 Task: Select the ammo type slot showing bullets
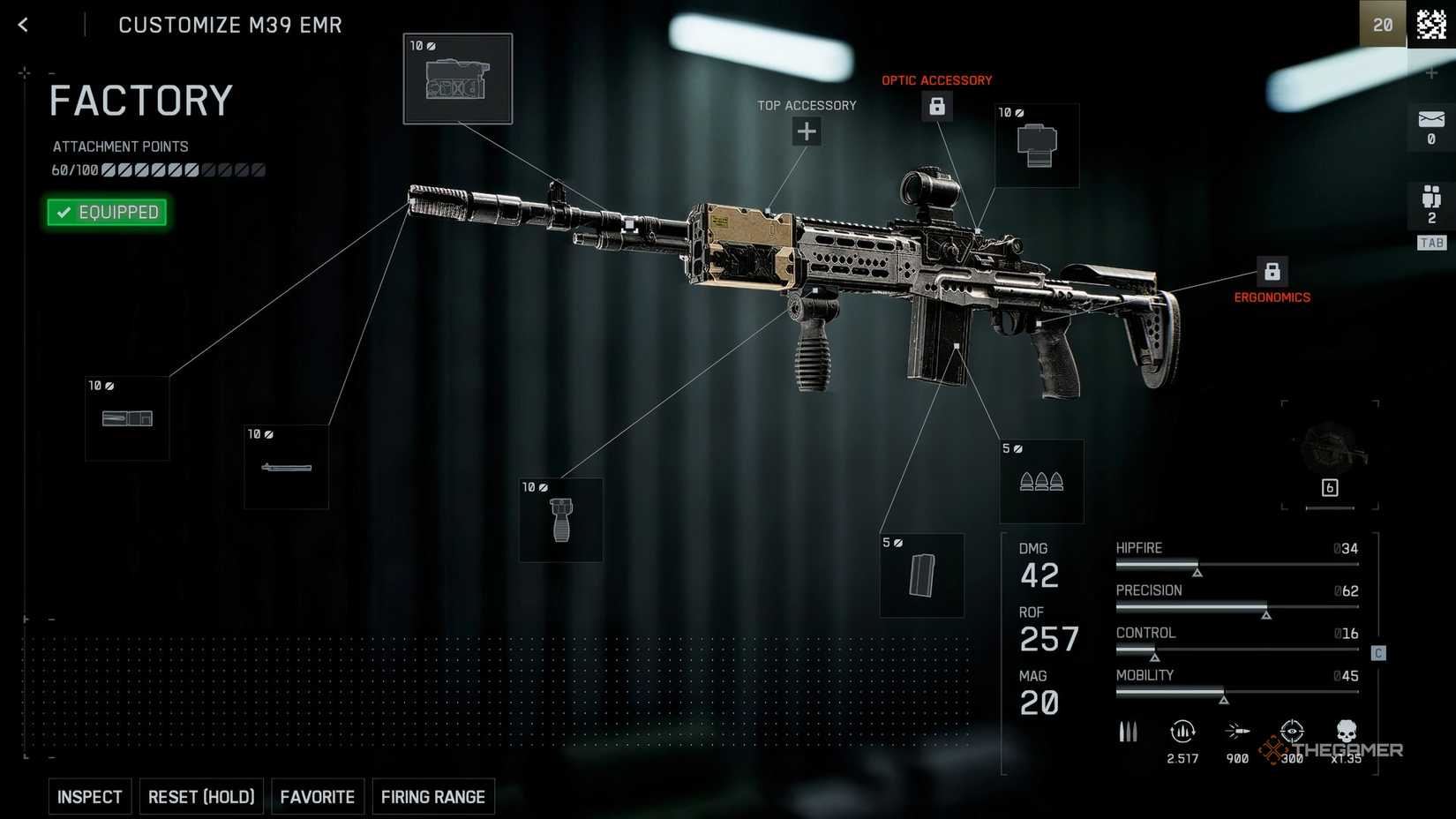point(1041,481)
